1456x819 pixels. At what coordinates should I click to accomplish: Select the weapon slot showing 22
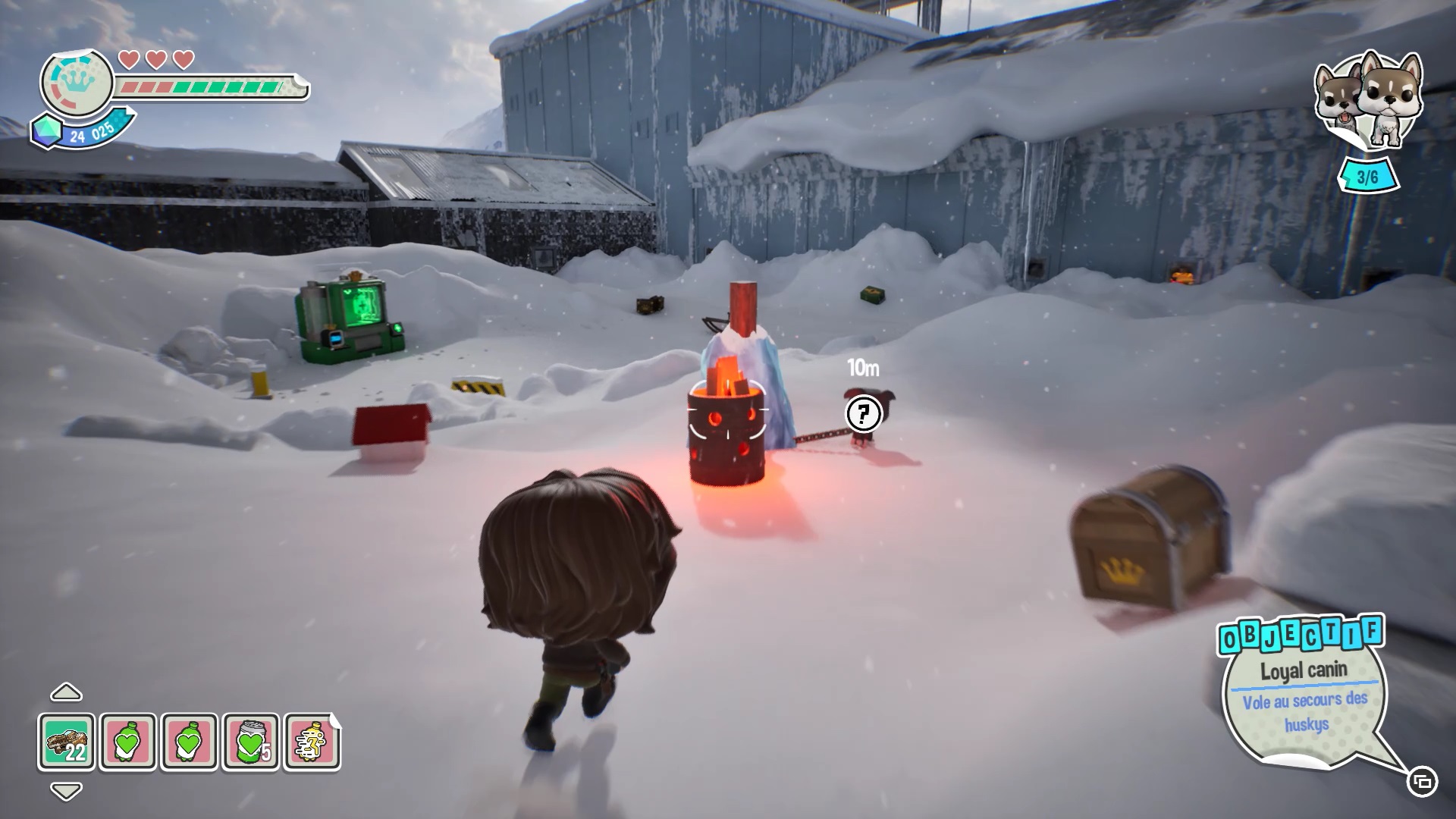[67, 741]
